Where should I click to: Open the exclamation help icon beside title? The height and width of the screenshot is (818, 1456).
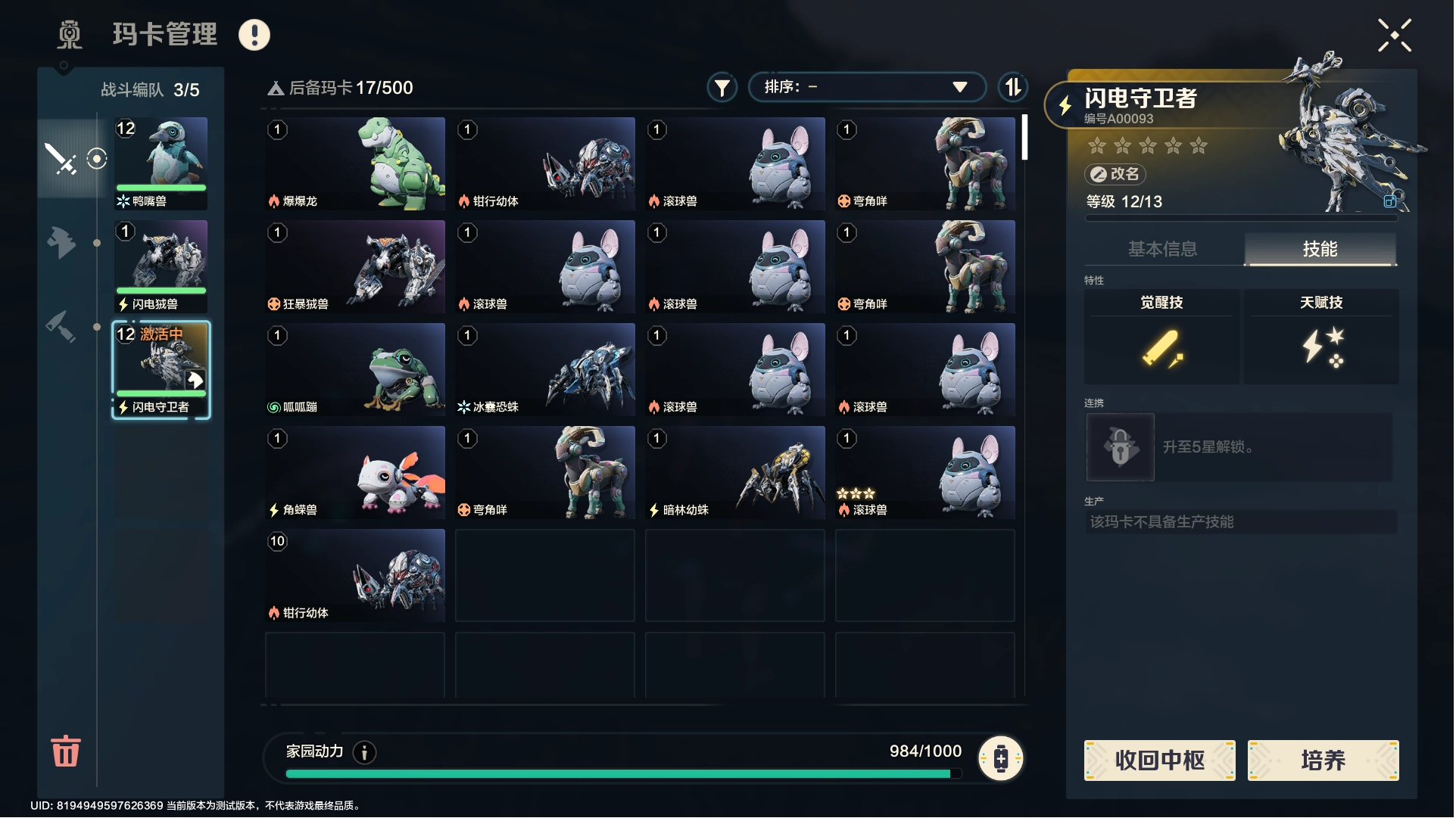point(254,35)
